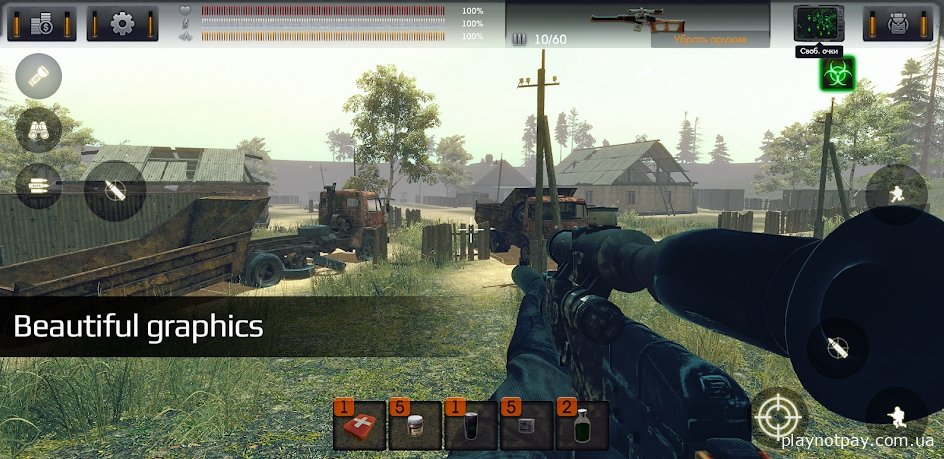Select the white jar hotbar slot
Image resolution: width=944 pixels, height=459 pixels.
[x=415, y=427]
